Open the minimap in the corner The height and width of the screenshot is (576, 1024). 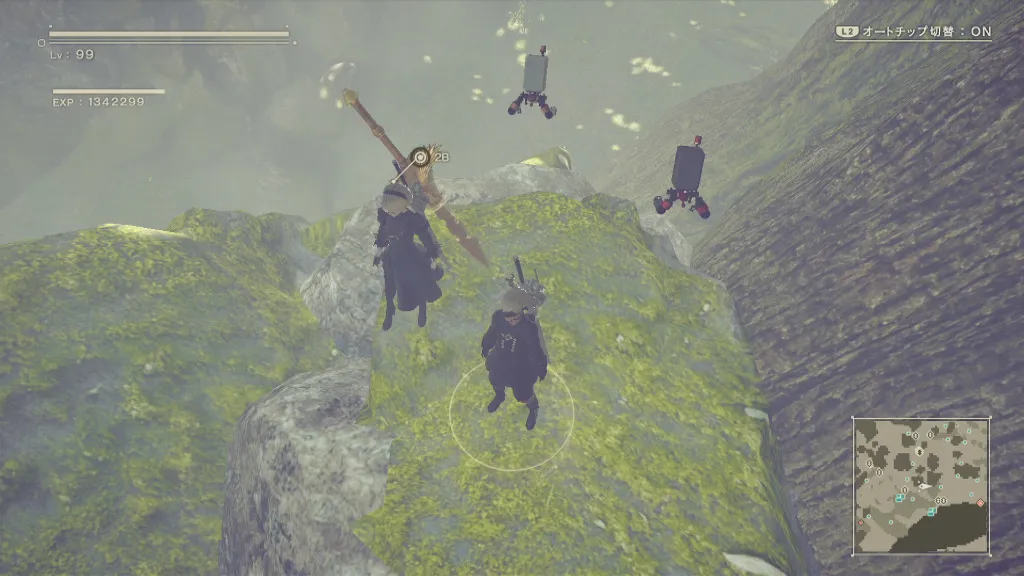[x=921, y=486]
